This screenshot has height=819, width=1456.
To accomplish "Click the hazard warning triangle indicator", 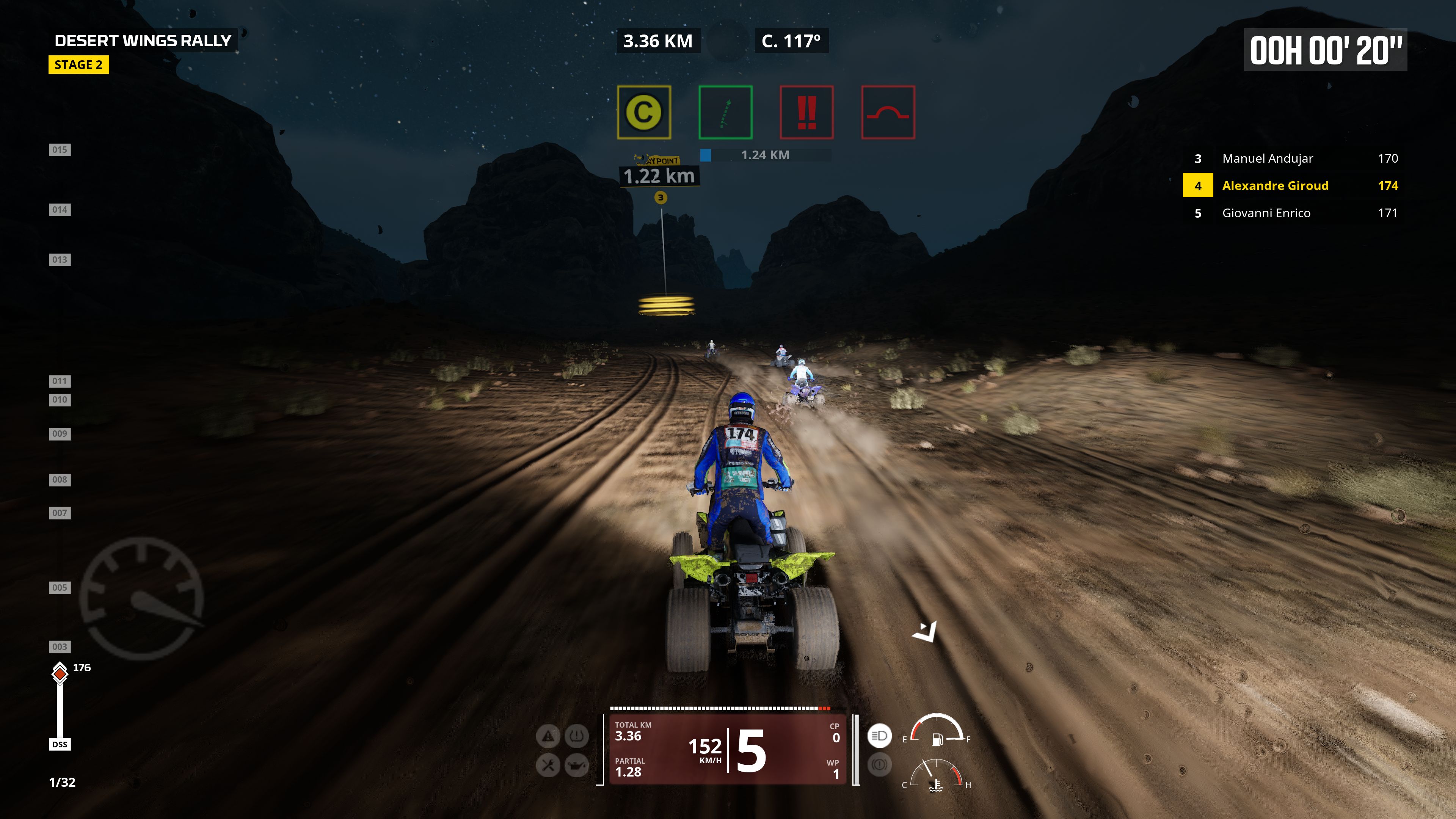I will click(548, 736).
